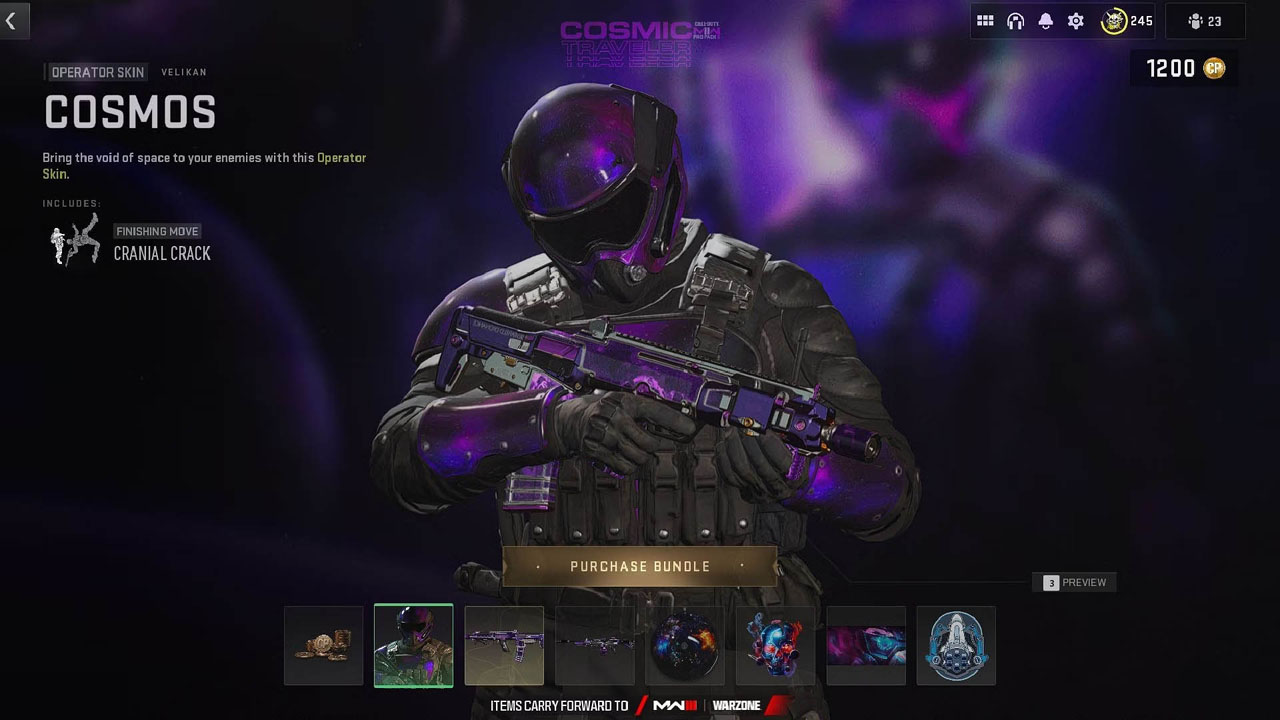Image resolution: width=1280 pixels, height=720 pixels.
Task: View the first weapon blueprint thumbnail
Action: 504,645
